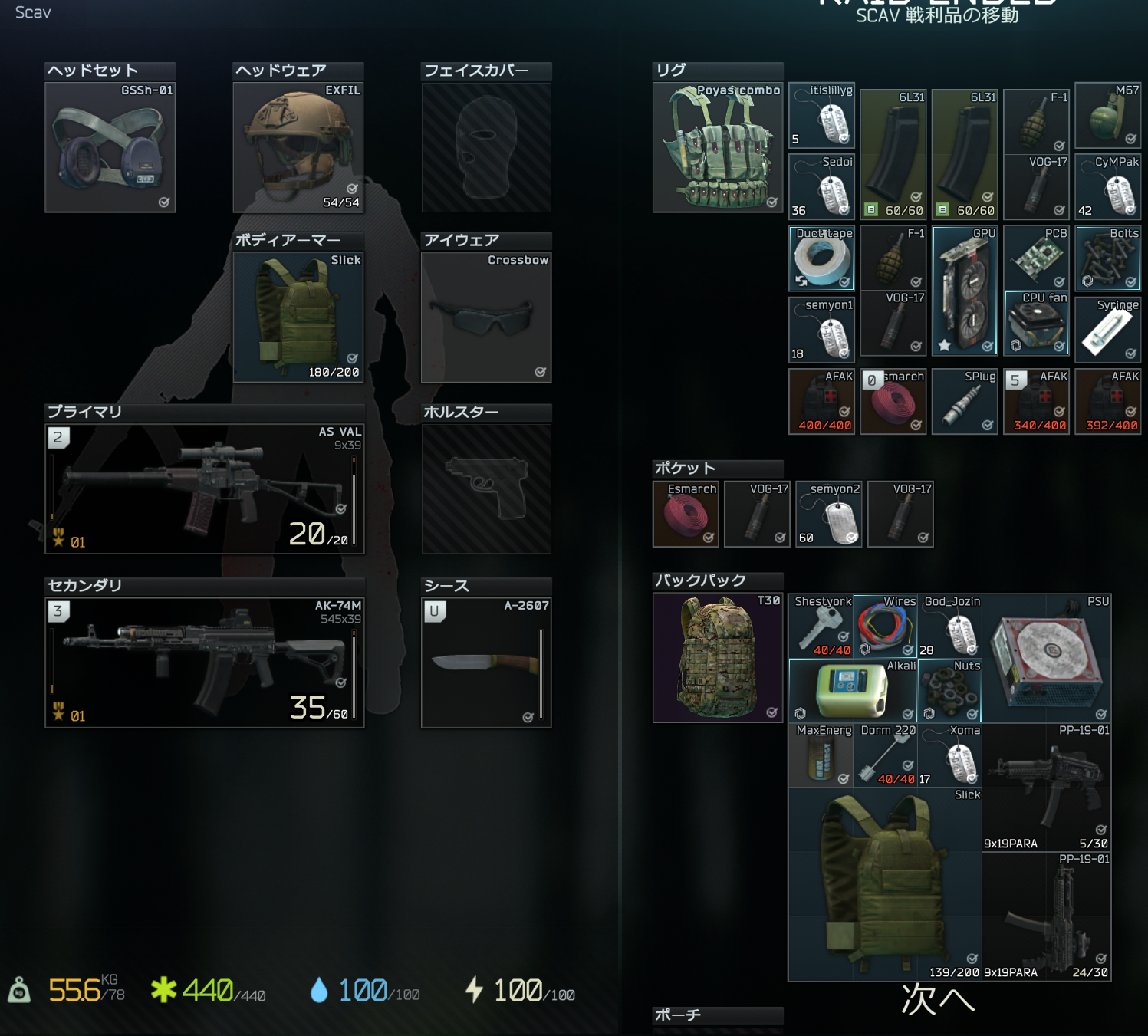Select the AK-74M secondary weapon
This screenshot has height=1036, width=1148.
pos(204,663)
